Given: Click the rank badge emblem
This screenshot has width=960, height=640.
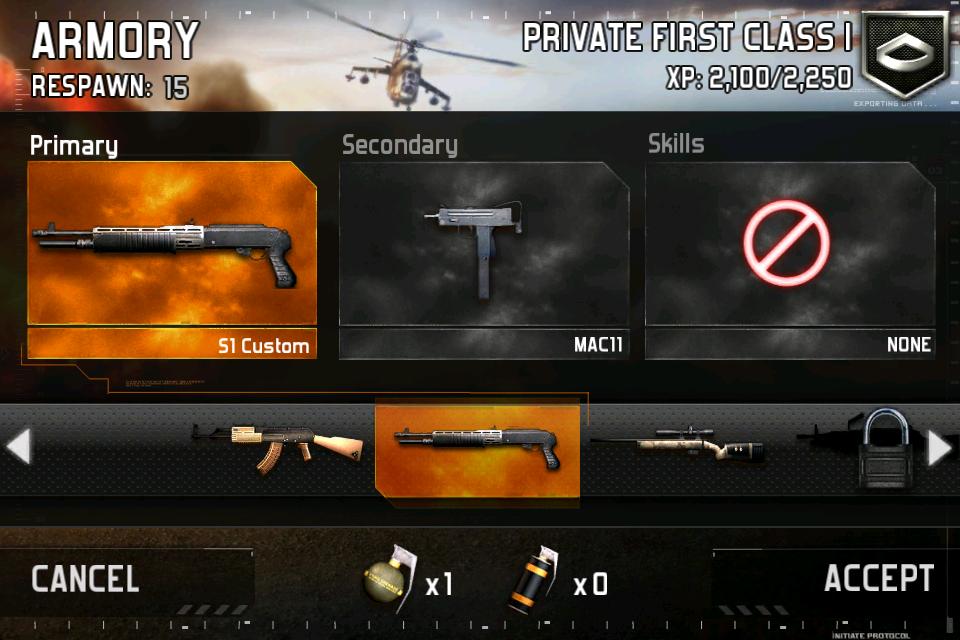Looking at the screenshot, I should (x=902, y=55).
